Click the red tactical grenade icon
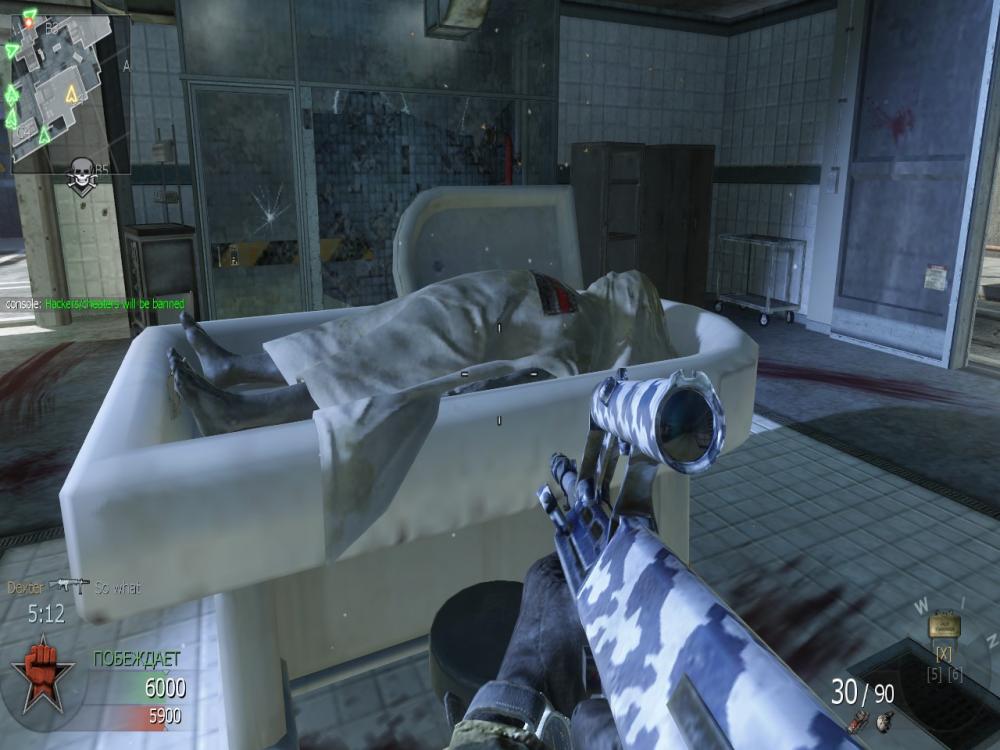The image size is (1000, 750). [857, 722]
